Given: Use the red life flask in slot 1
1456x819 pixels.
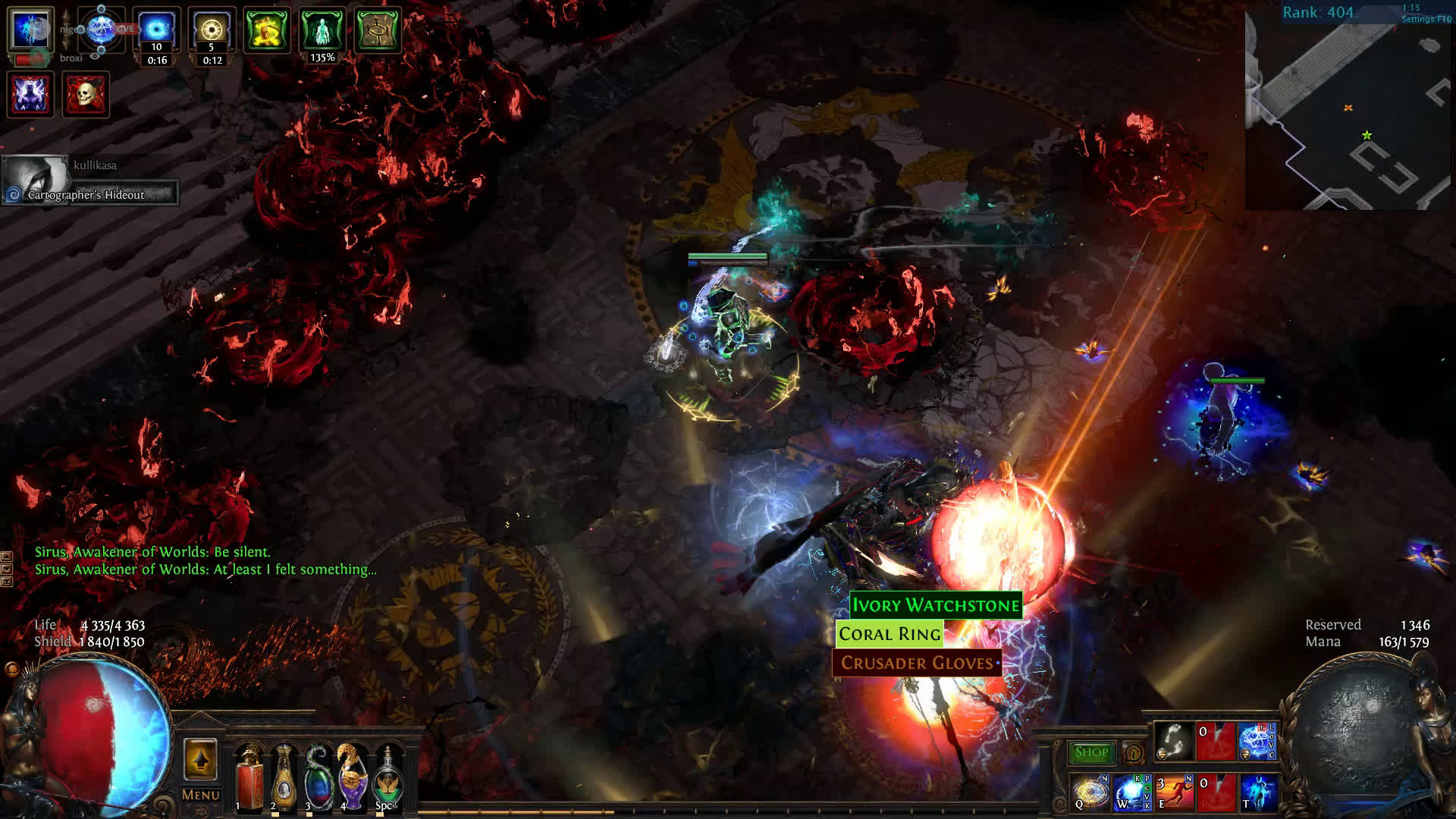Looking at the screenshot, I should click(248, 777).
